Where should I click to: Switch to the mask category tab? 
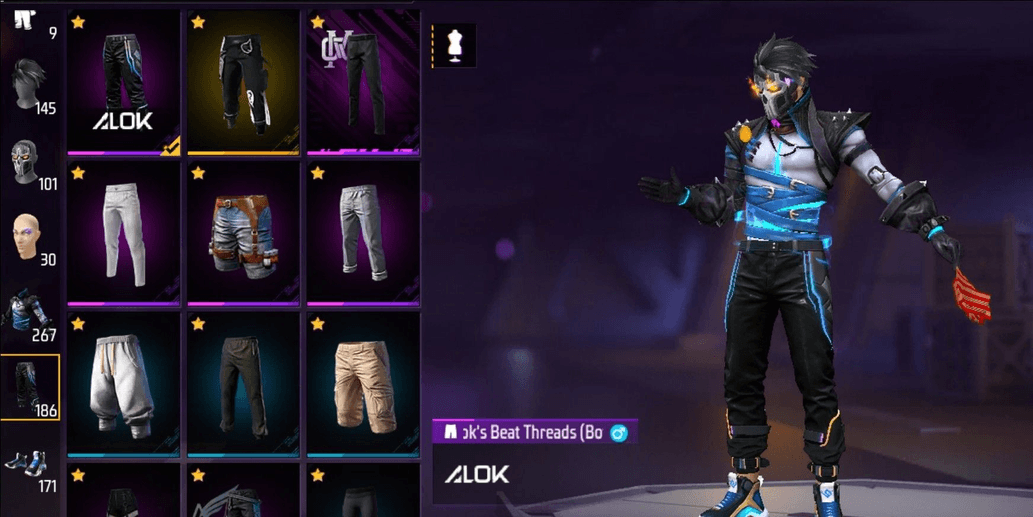(30, 163)
